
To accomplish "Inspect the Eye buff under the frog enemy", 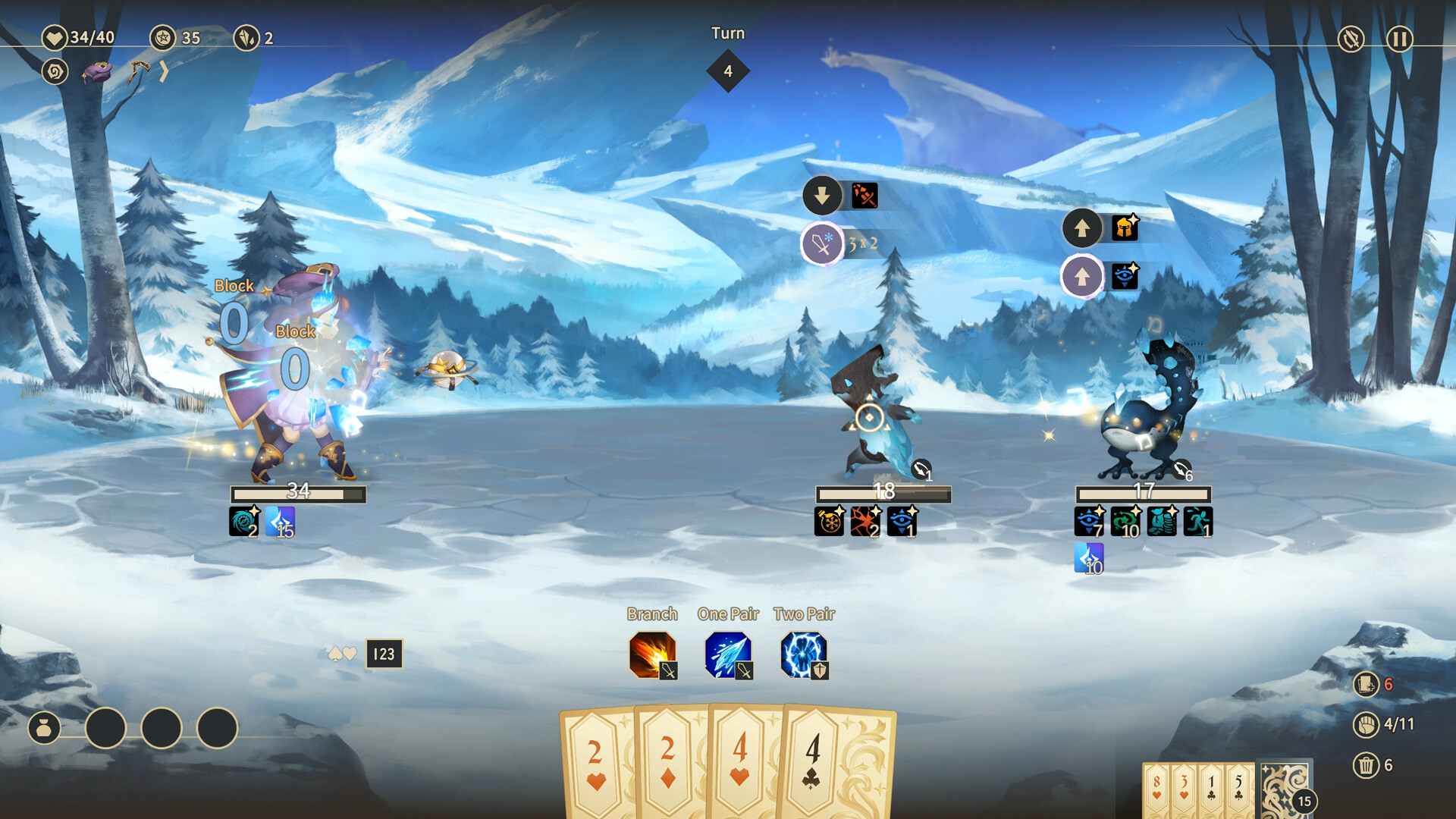I will 1090,522.
